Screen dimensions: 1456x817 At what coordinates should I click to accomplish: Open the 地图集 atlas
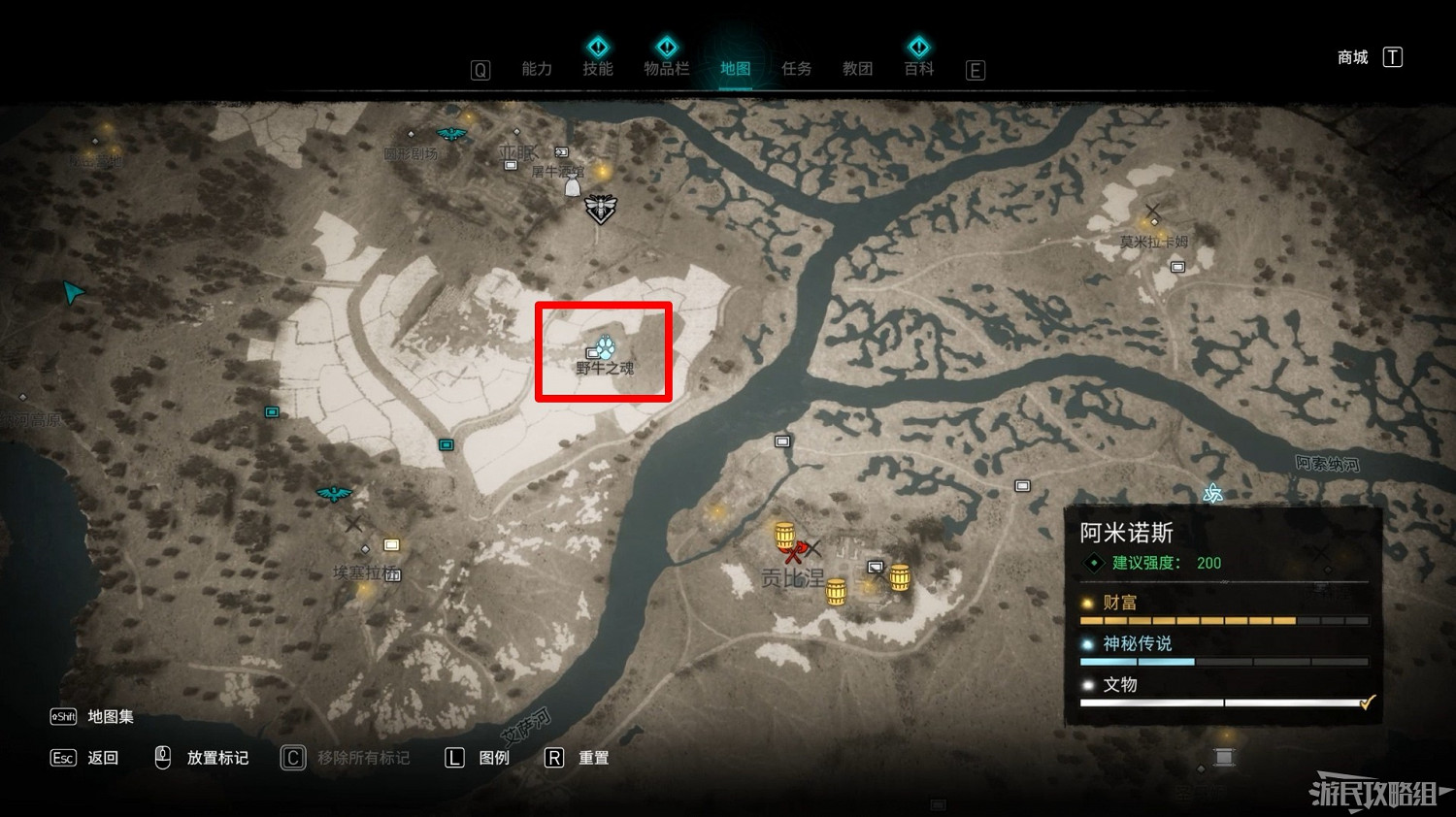click(x=109, y=716)
